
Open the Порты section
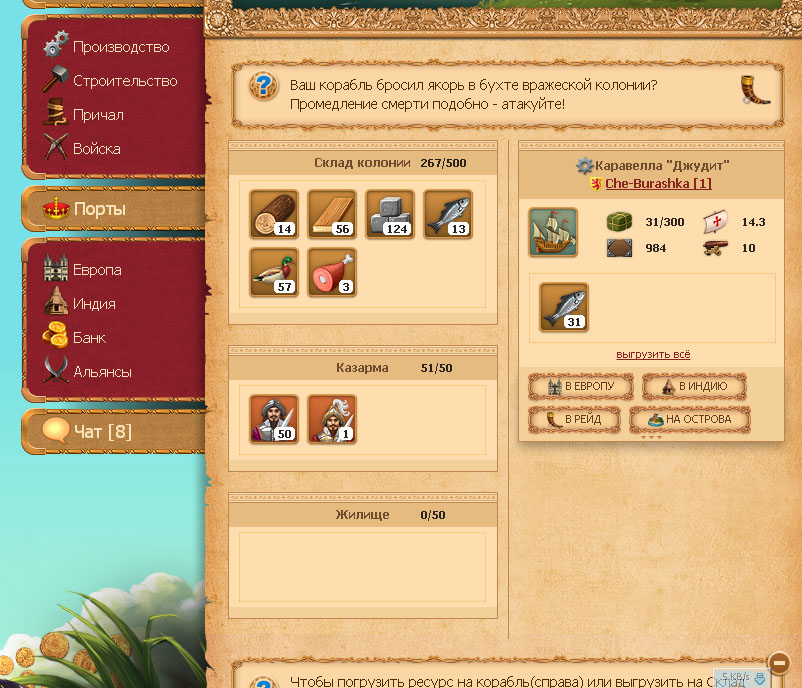pos(99,210)
